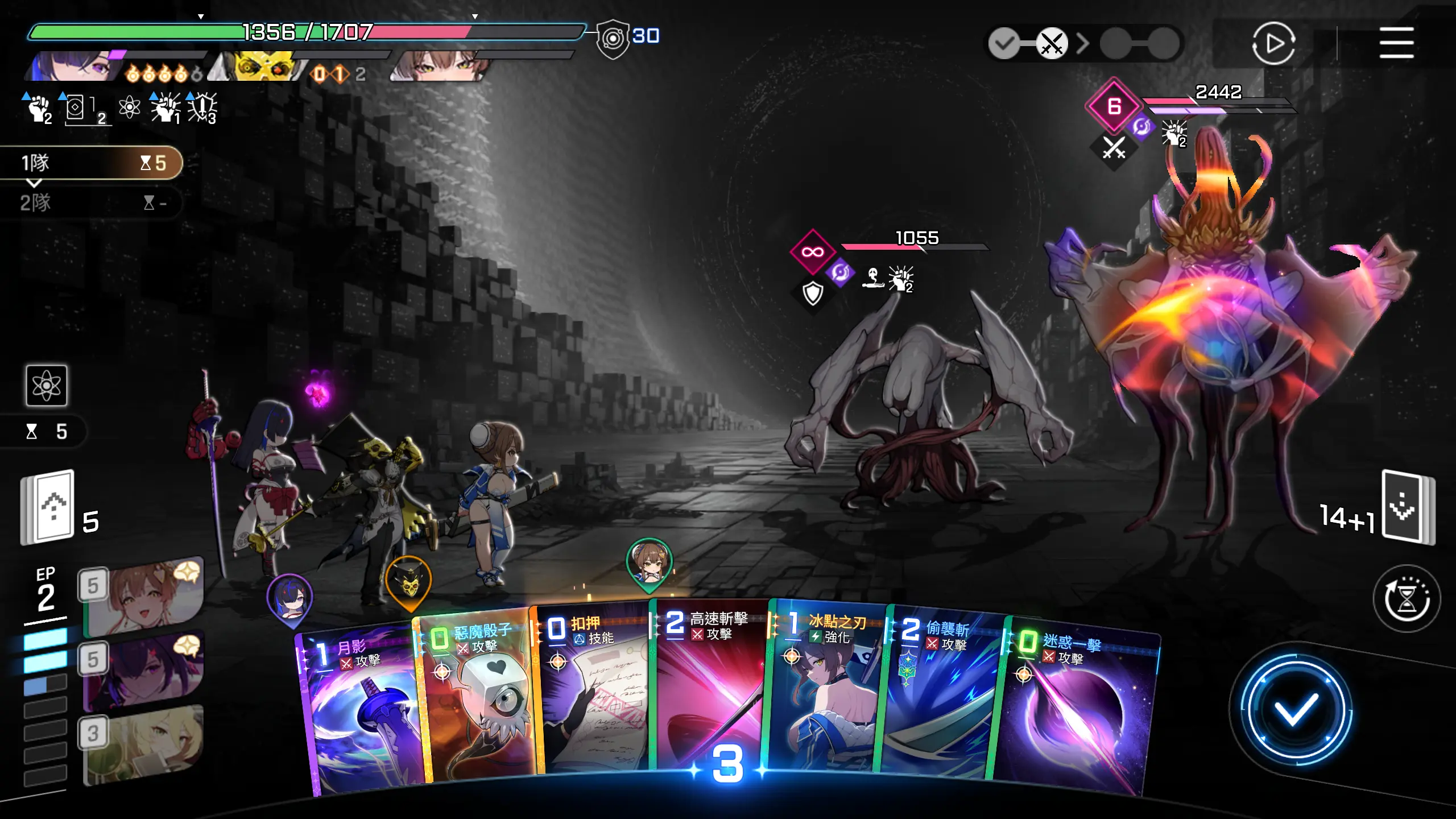Switch to the 2隊 team row
The image size is (1456, 819).
pos(91,202)
